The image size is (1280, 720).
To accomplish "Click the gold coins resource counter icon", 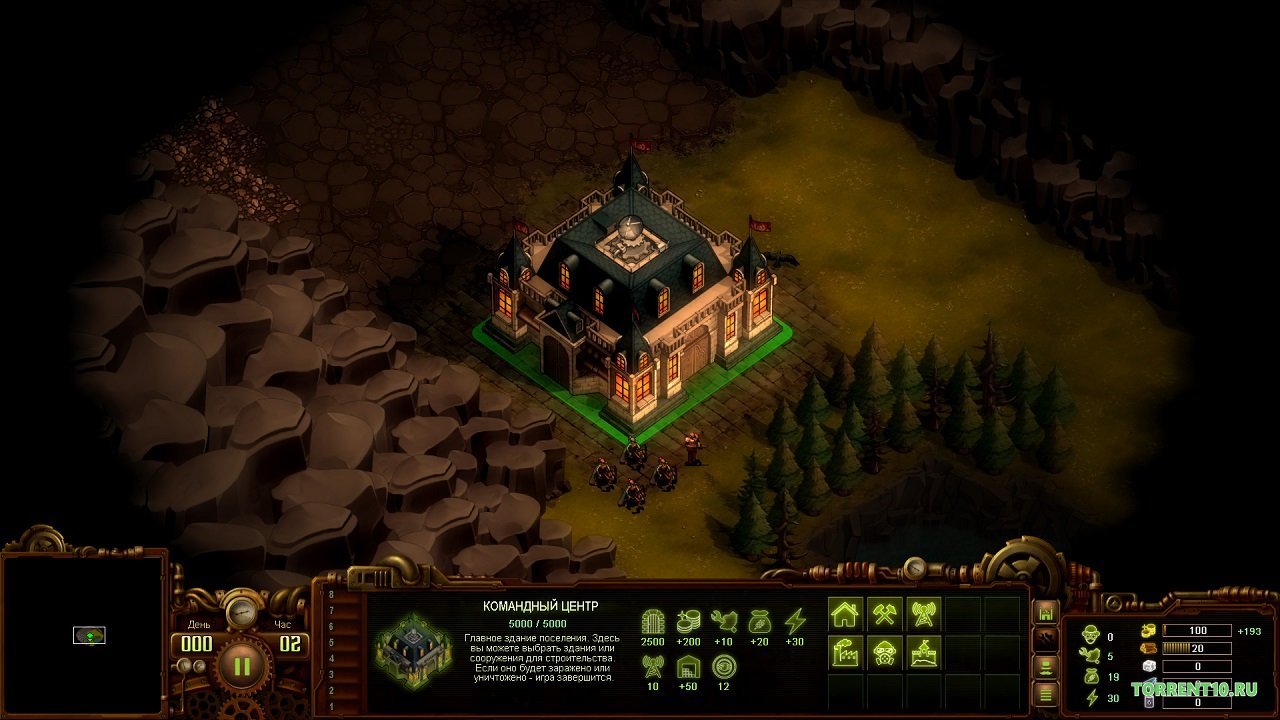I will (x=1149, y=631).
